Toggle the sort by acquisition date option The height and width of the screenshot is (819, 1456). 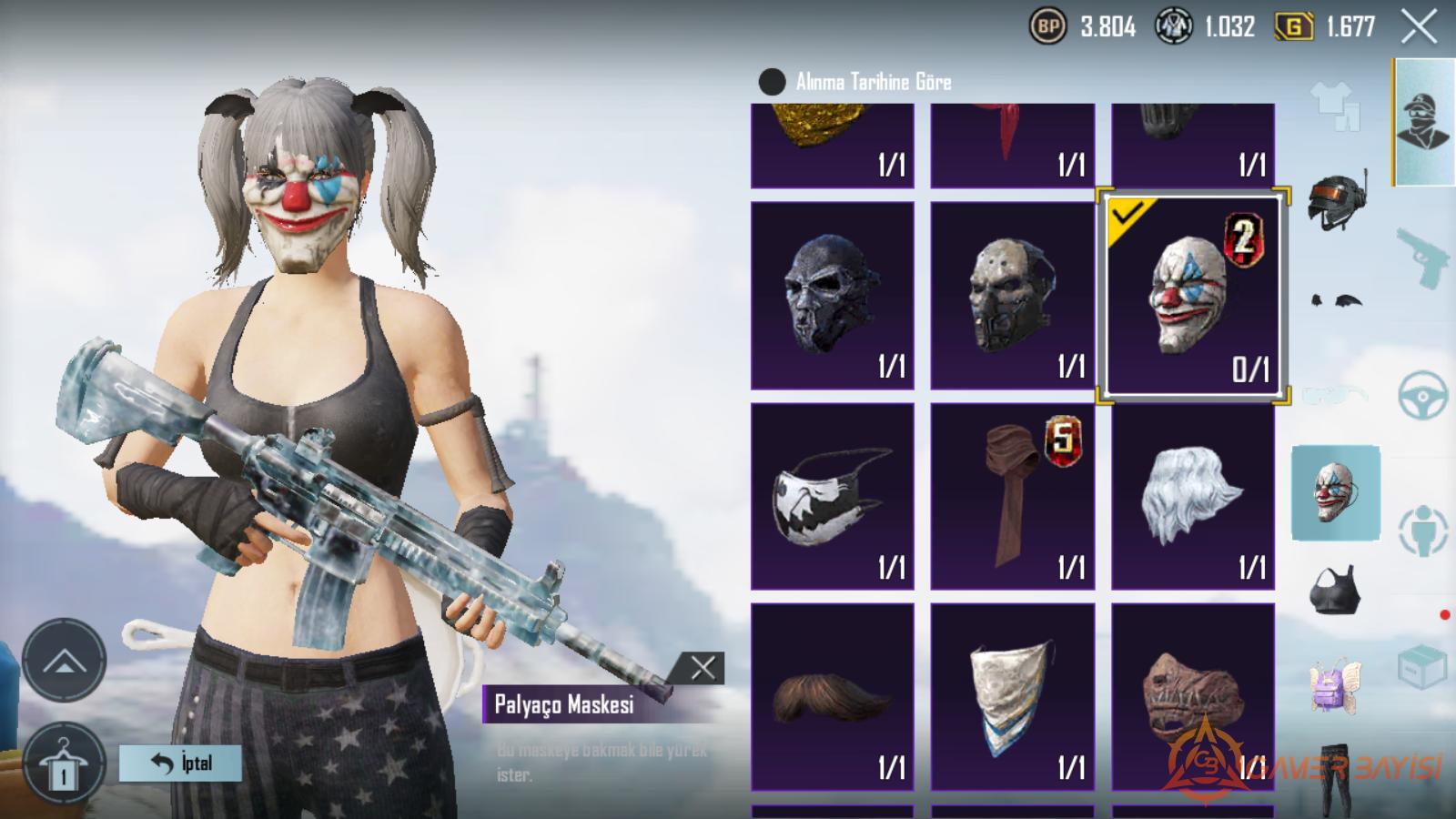[x=773, y=82]
